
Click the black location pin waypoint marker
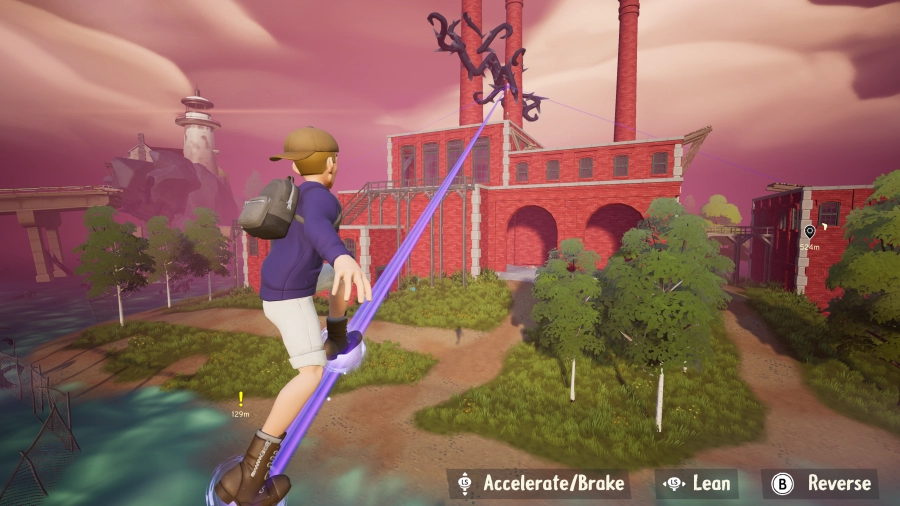(809, 232)
